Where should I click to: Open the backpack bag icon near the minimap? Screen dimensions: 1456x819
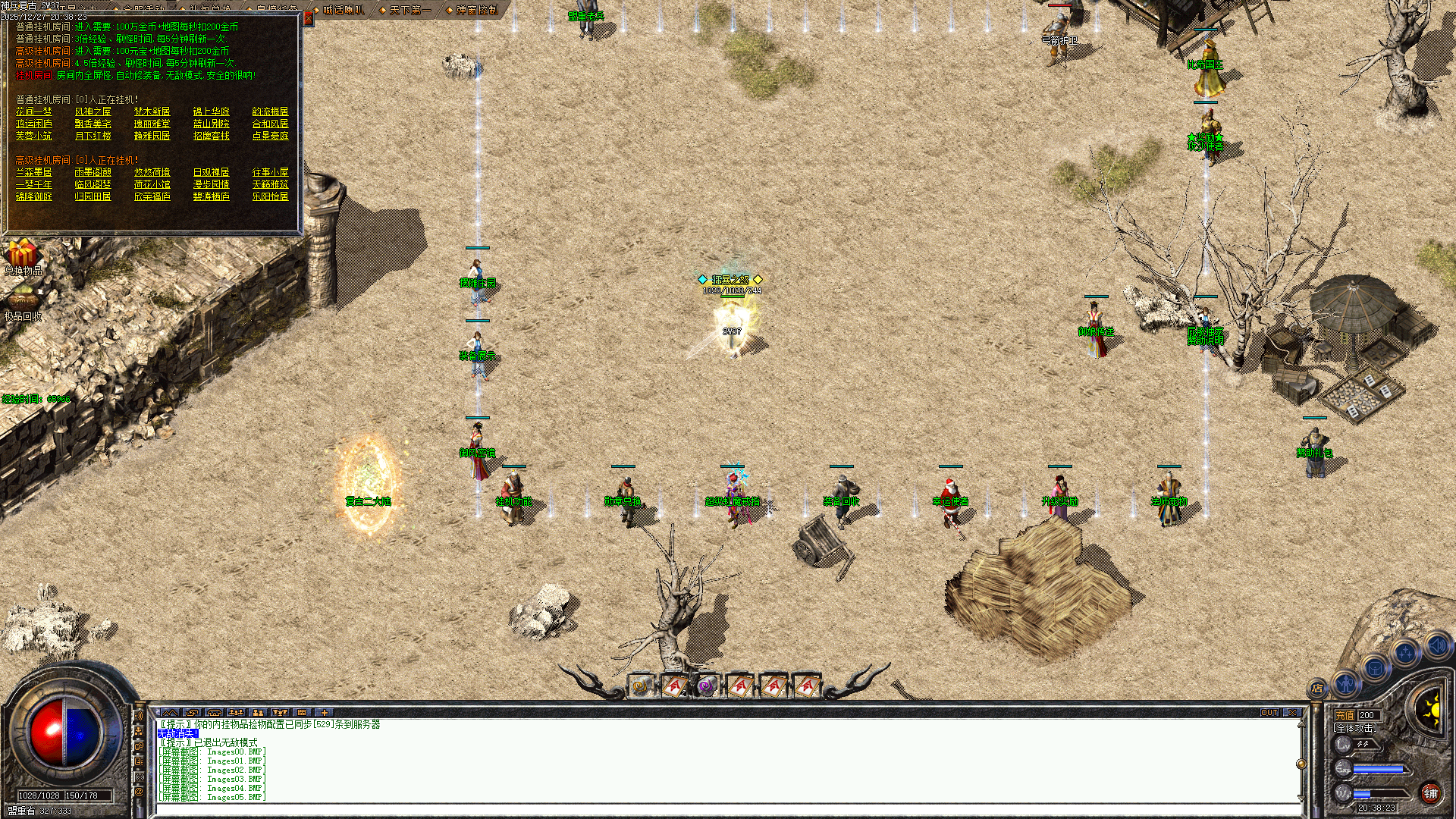1374,669
